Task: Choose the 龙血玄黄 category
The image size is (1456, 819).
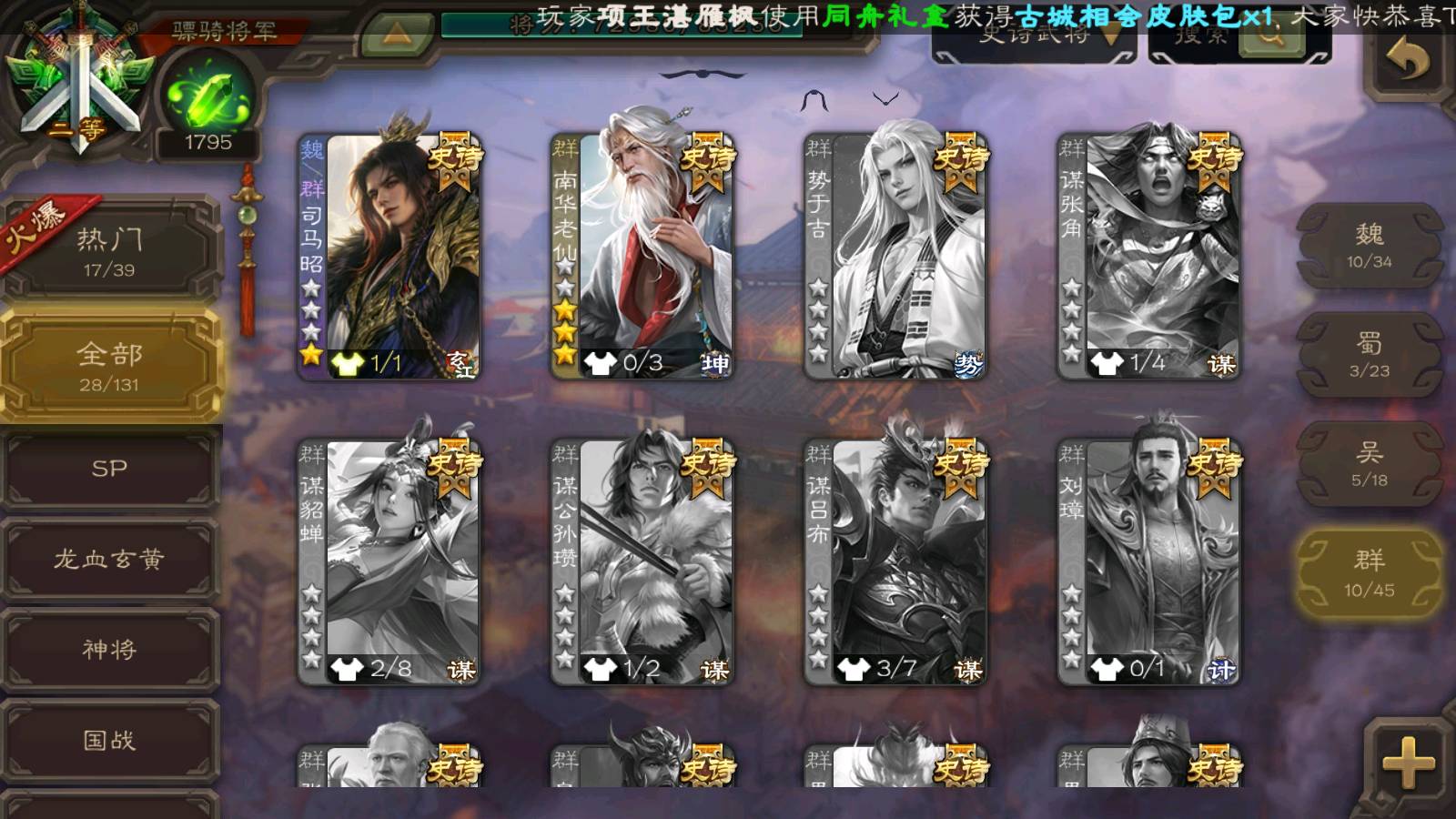Action: point(109,559)
